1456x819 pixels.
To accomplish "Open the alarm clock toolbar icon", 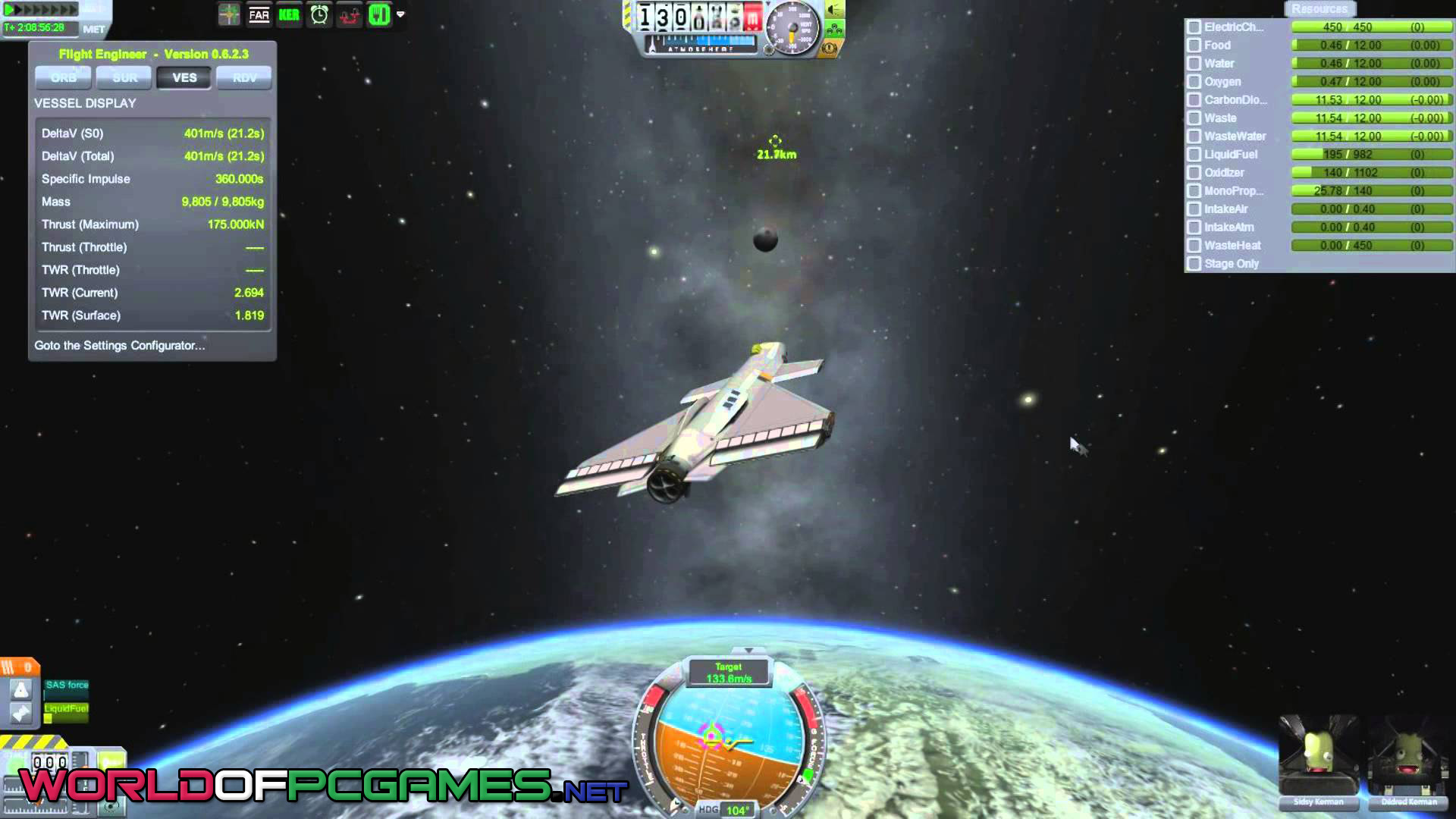I will coord(319,15).
